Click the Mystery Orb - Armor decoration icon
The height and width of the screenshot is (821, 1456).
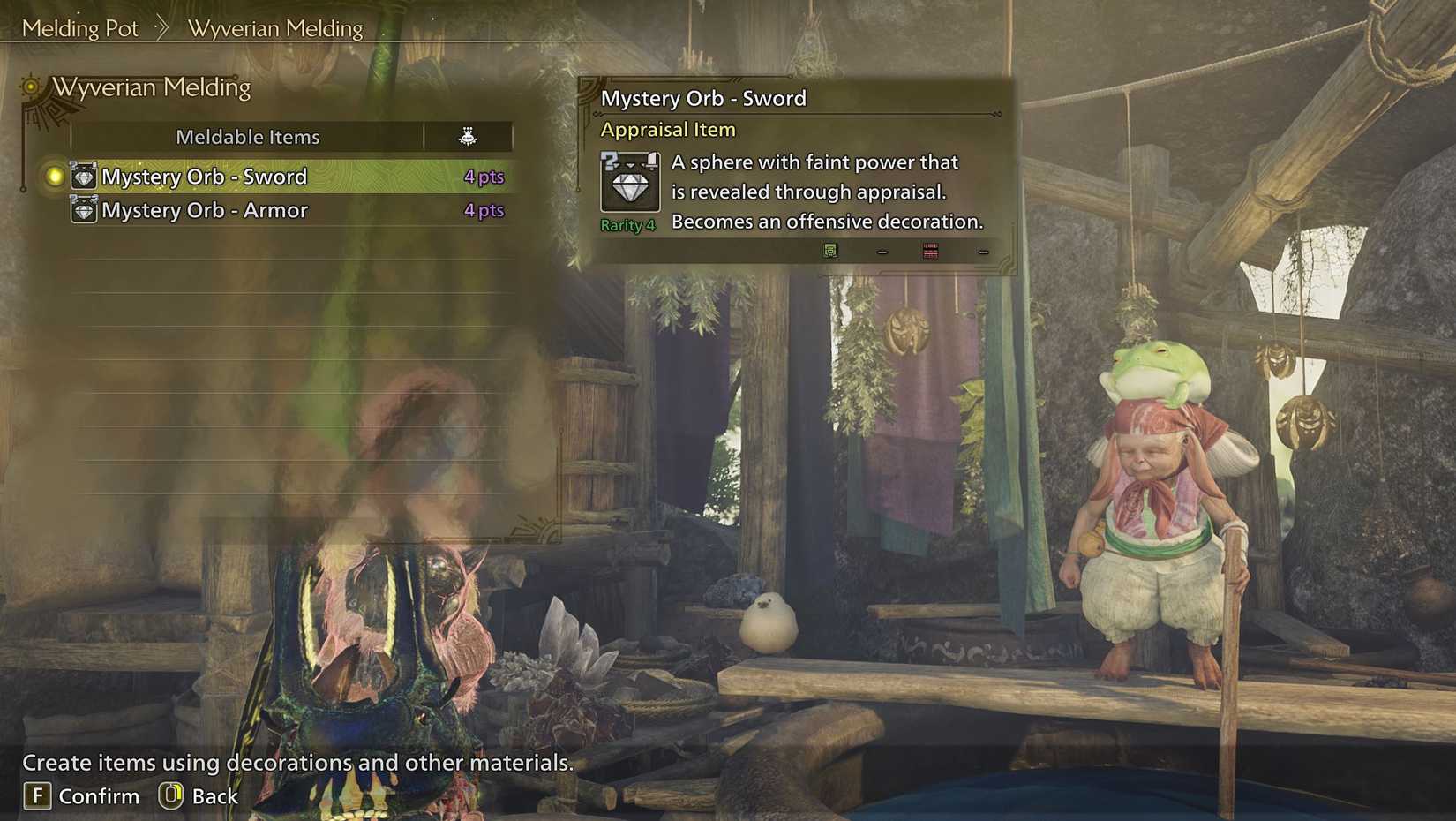click(84, 210)
